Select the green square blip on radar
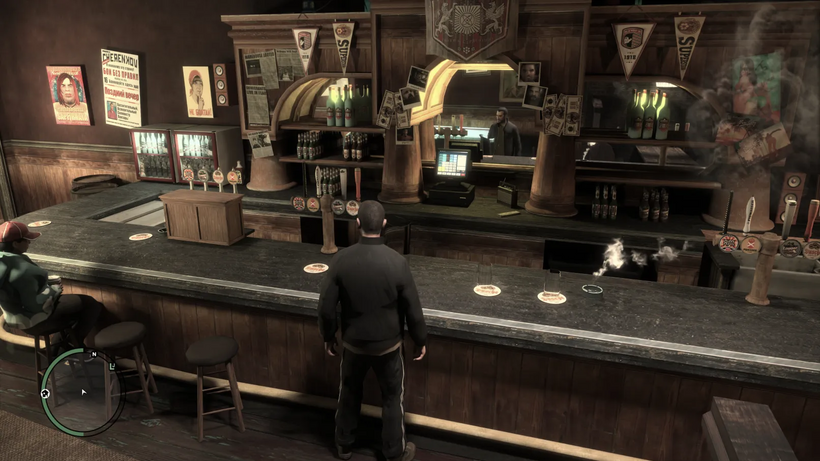Viewport: 820px width, 461px height. [x=111, y=367]
